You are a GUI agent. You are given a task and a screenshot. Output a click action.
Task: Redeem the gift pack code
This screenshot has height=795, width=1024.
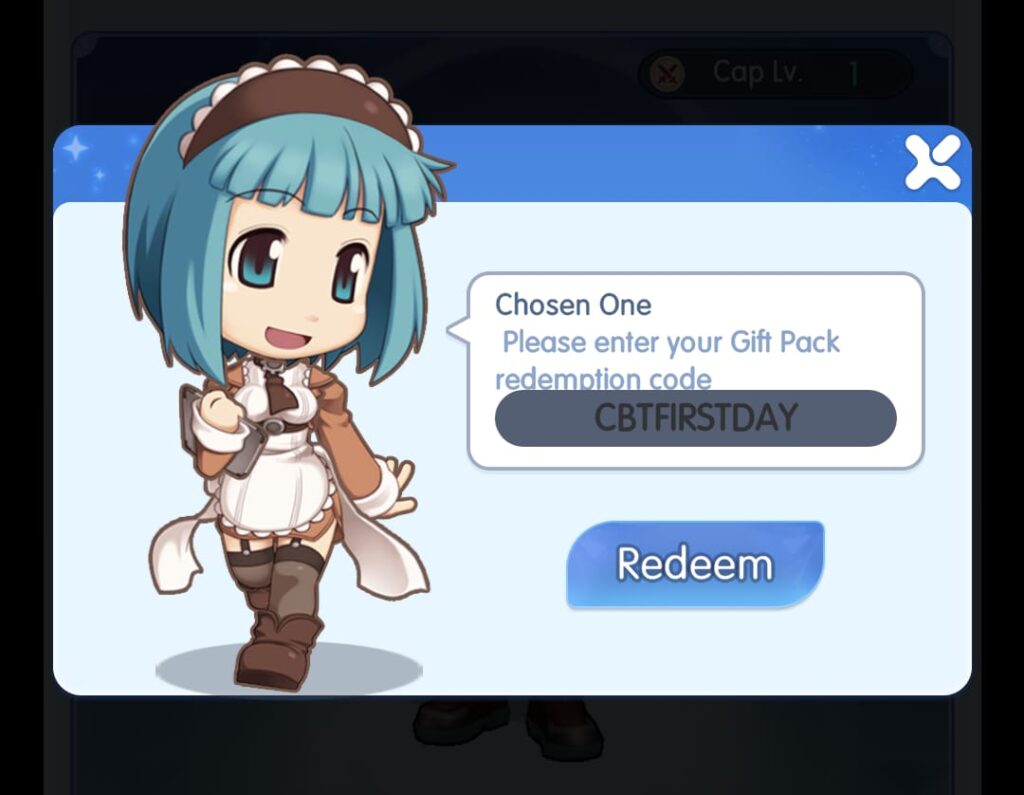coord(695,564)
